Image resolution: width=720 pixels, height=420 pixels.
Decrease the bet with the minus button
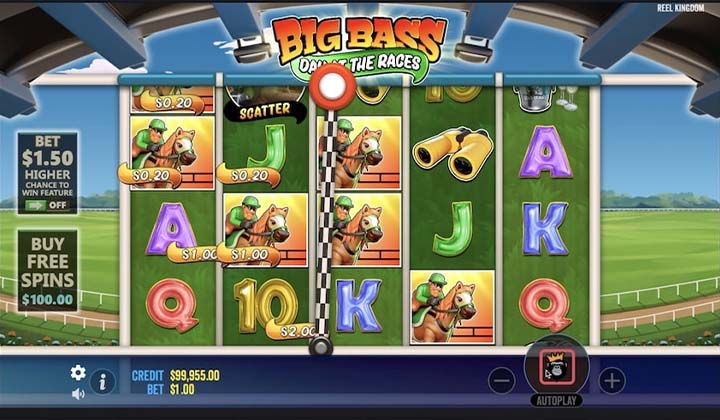pyautogui.click(x=502, y=380)
